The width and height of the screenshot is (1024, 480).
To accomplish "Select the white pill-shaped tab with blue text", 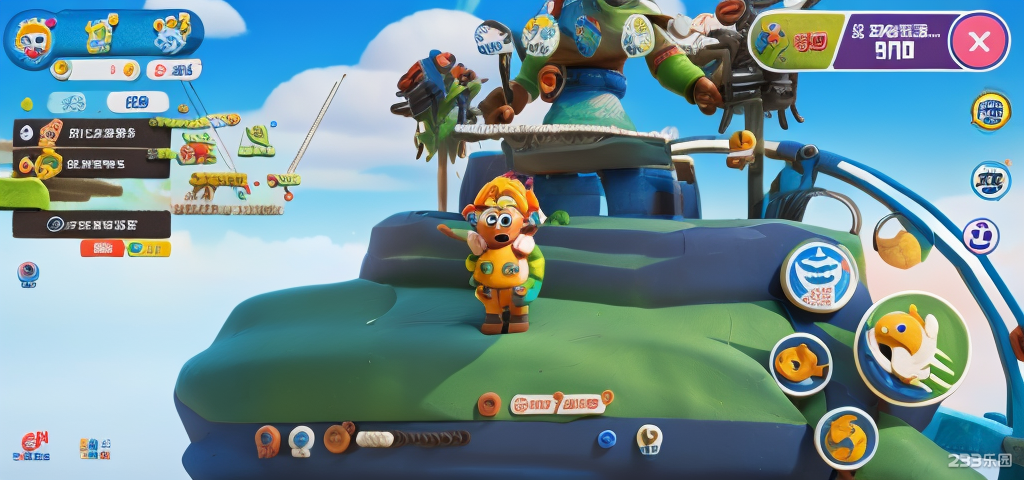I will [x=136, y=102].
